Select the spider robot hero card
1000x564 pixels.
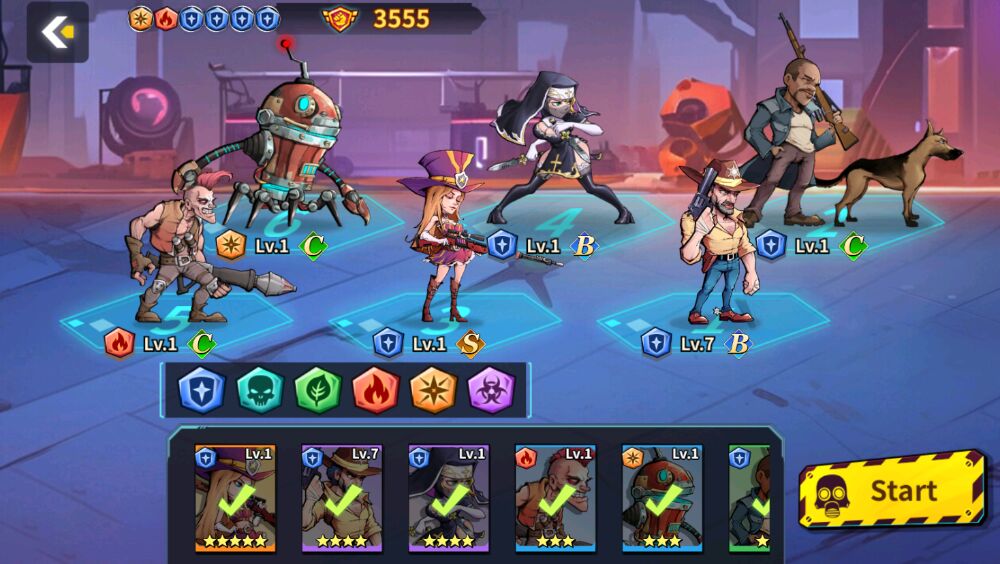click(x=662, y=498)
